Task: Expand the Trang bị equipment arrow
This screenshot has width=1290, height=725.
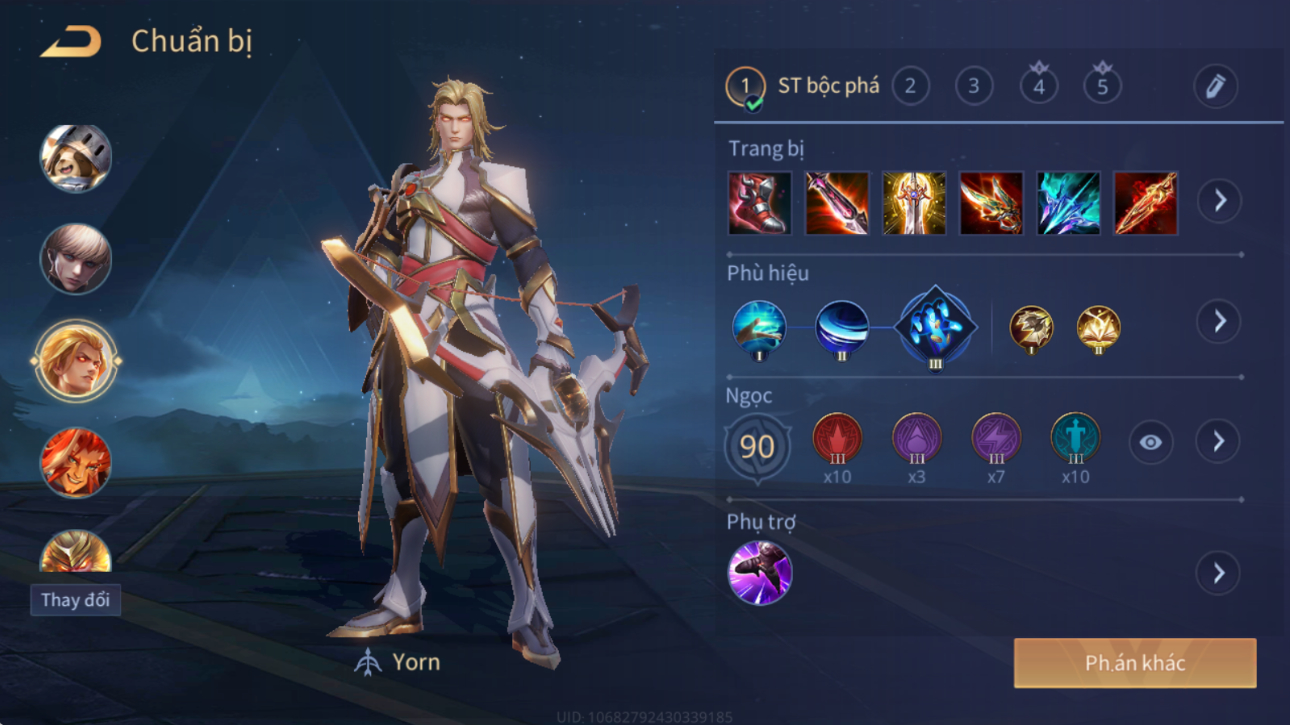Action: click(x=1219, y=201)
